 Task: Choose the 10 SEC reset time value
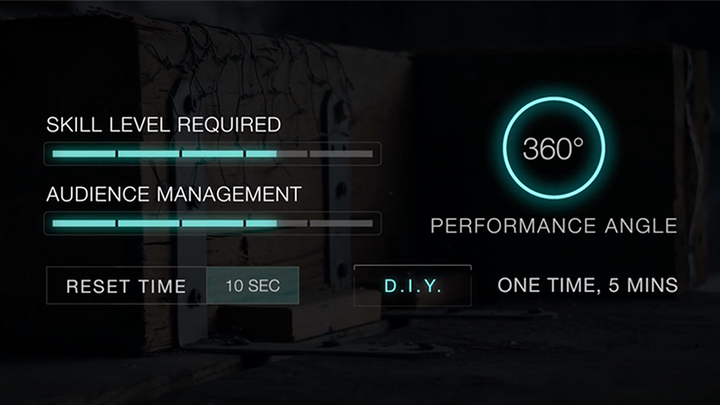[252, 286]
